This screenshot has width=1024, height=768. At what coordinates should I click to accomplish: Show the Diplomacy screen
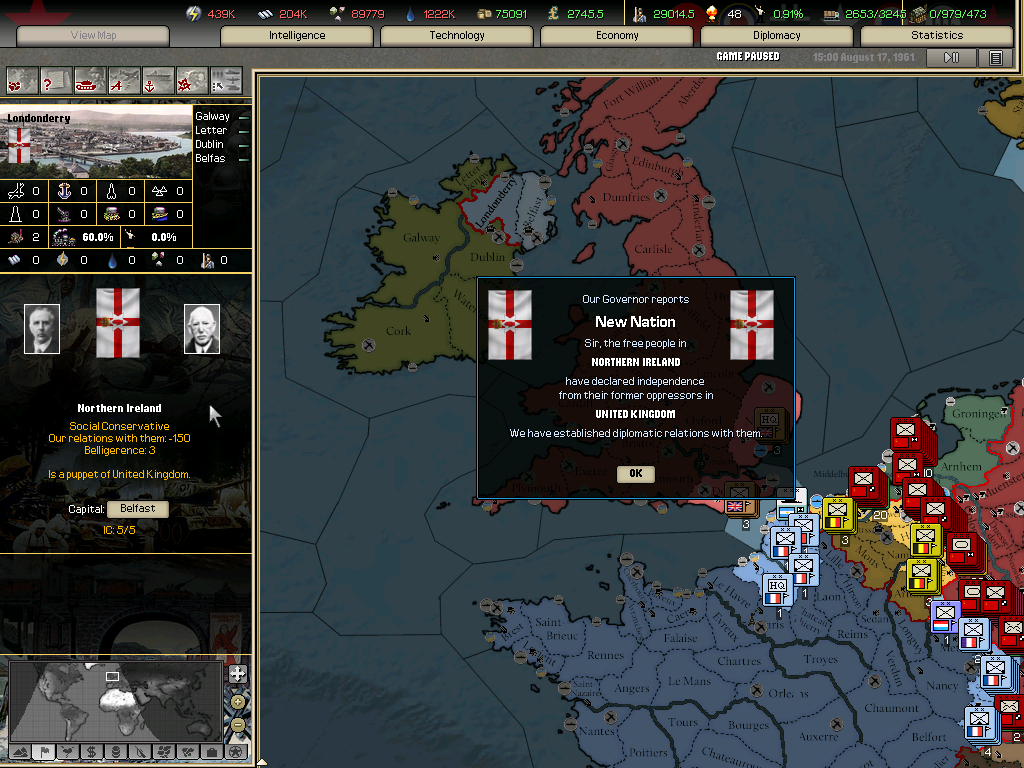(x=777, y=35)
